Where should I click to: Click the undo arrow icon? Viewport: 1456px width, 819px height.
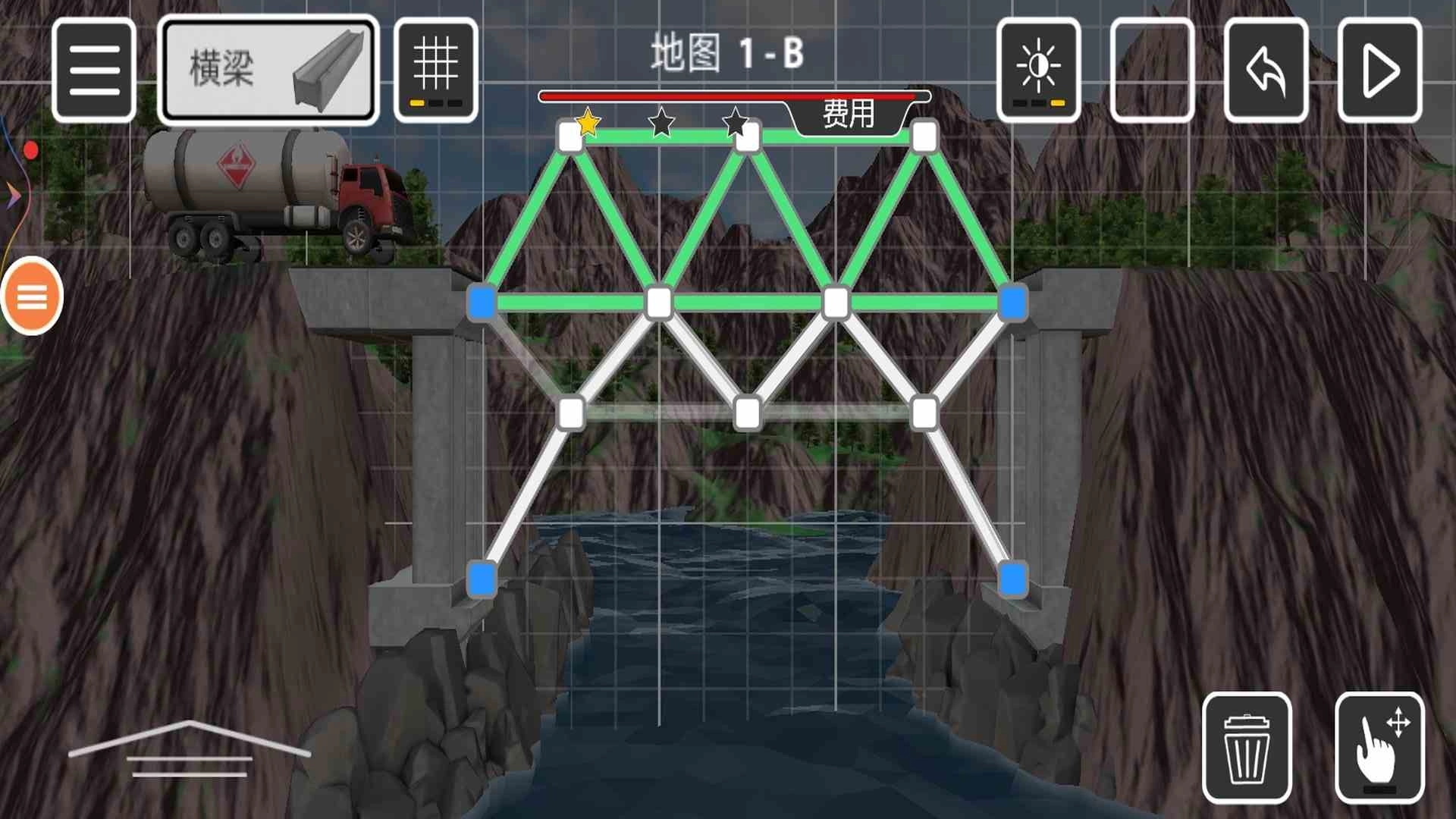pyautogui.click(x=1265, y=69)
